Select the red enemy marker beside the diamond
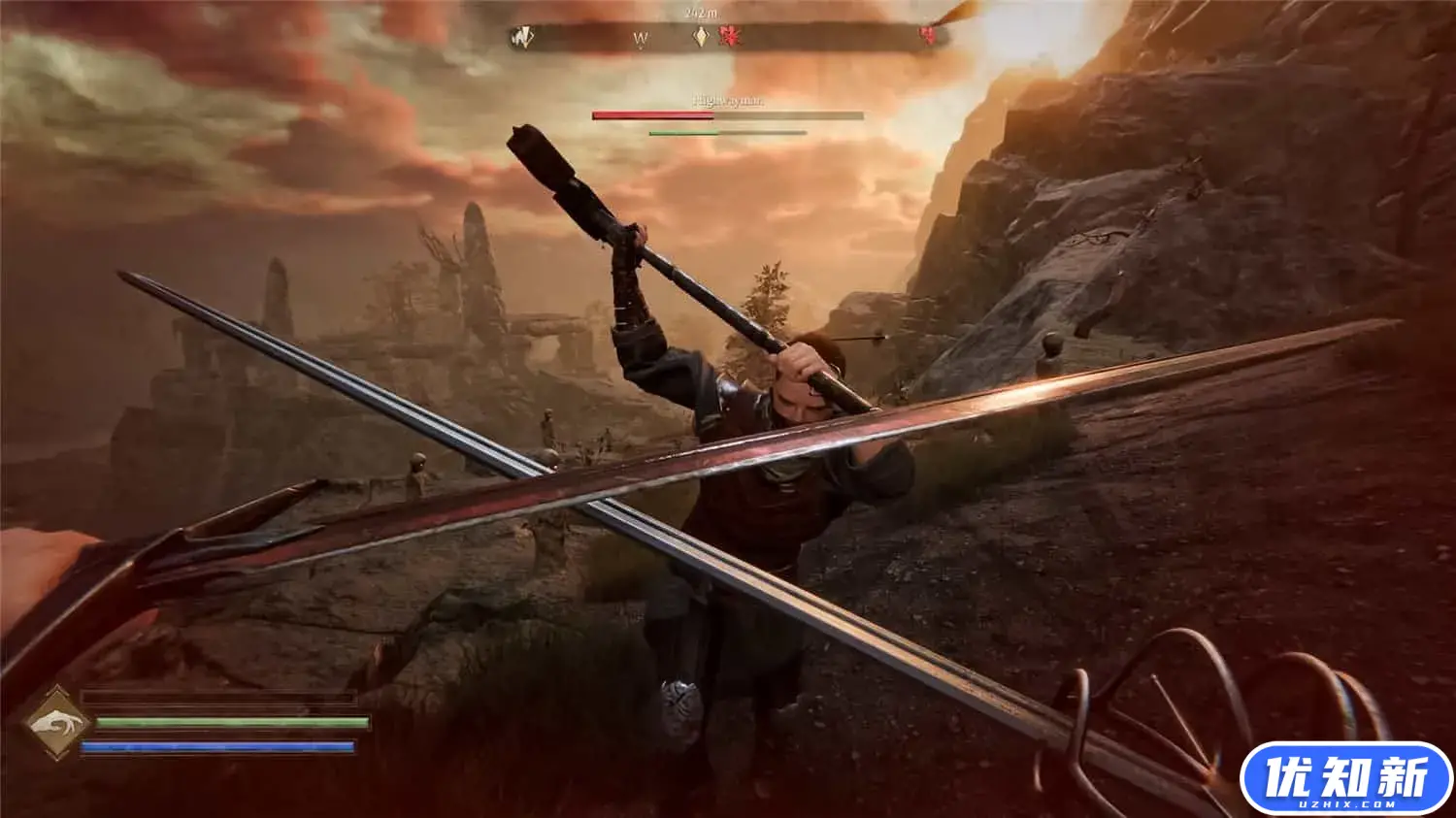 [x=729, y=37]
